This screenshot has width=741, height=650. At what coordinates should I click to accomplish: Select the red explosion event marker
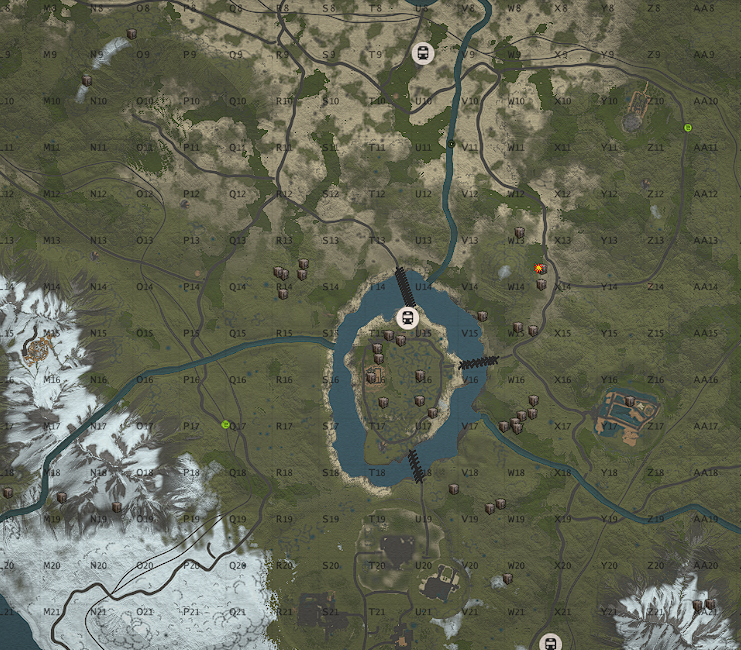click(540, 268)
